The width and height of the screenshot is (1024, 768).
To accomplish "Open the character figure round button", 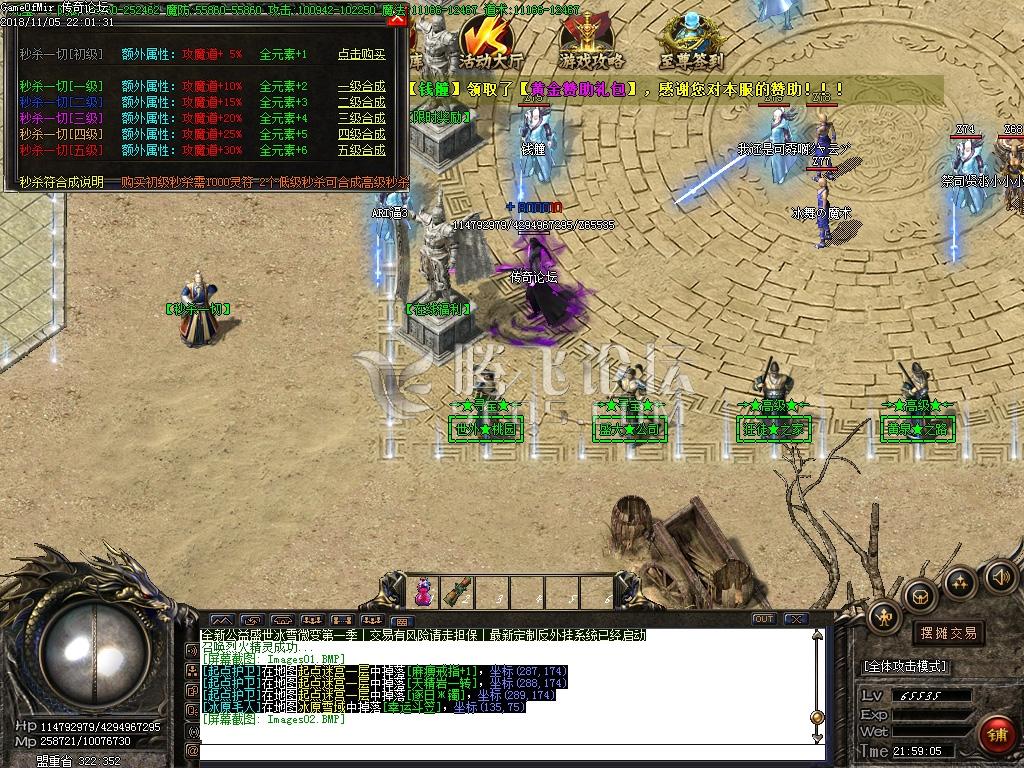I will [x=883, y=616].
